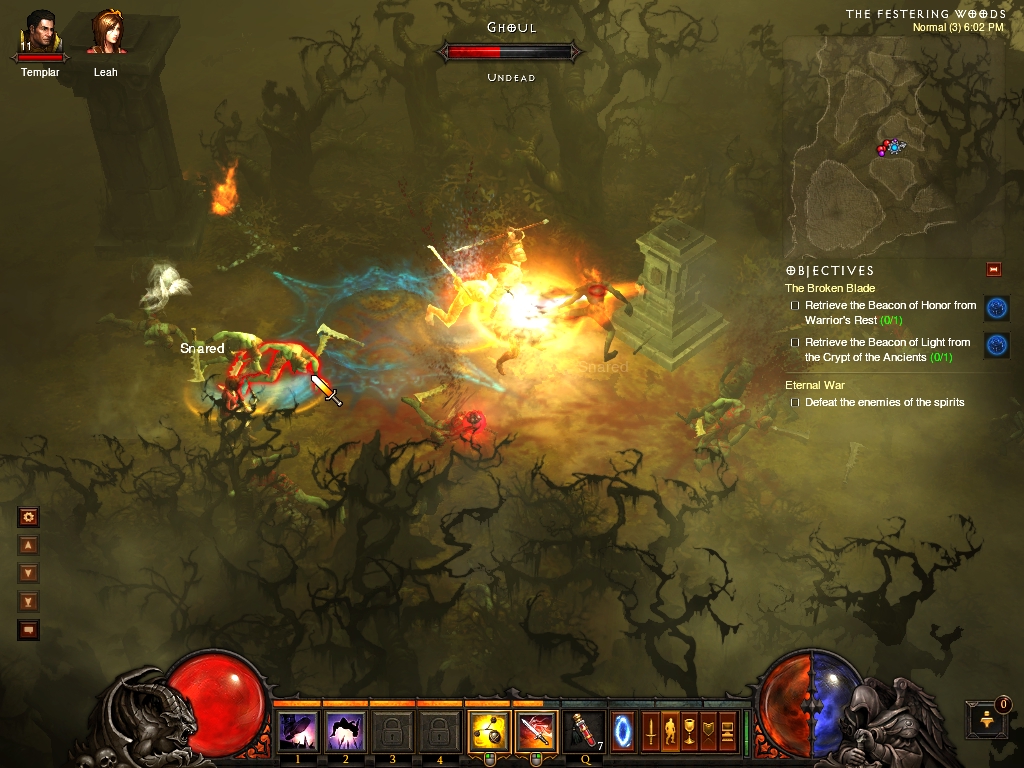The width and height of the screenshot is (1024, 768).
Task: Click Leah's portrait
Action: (106, 33)
